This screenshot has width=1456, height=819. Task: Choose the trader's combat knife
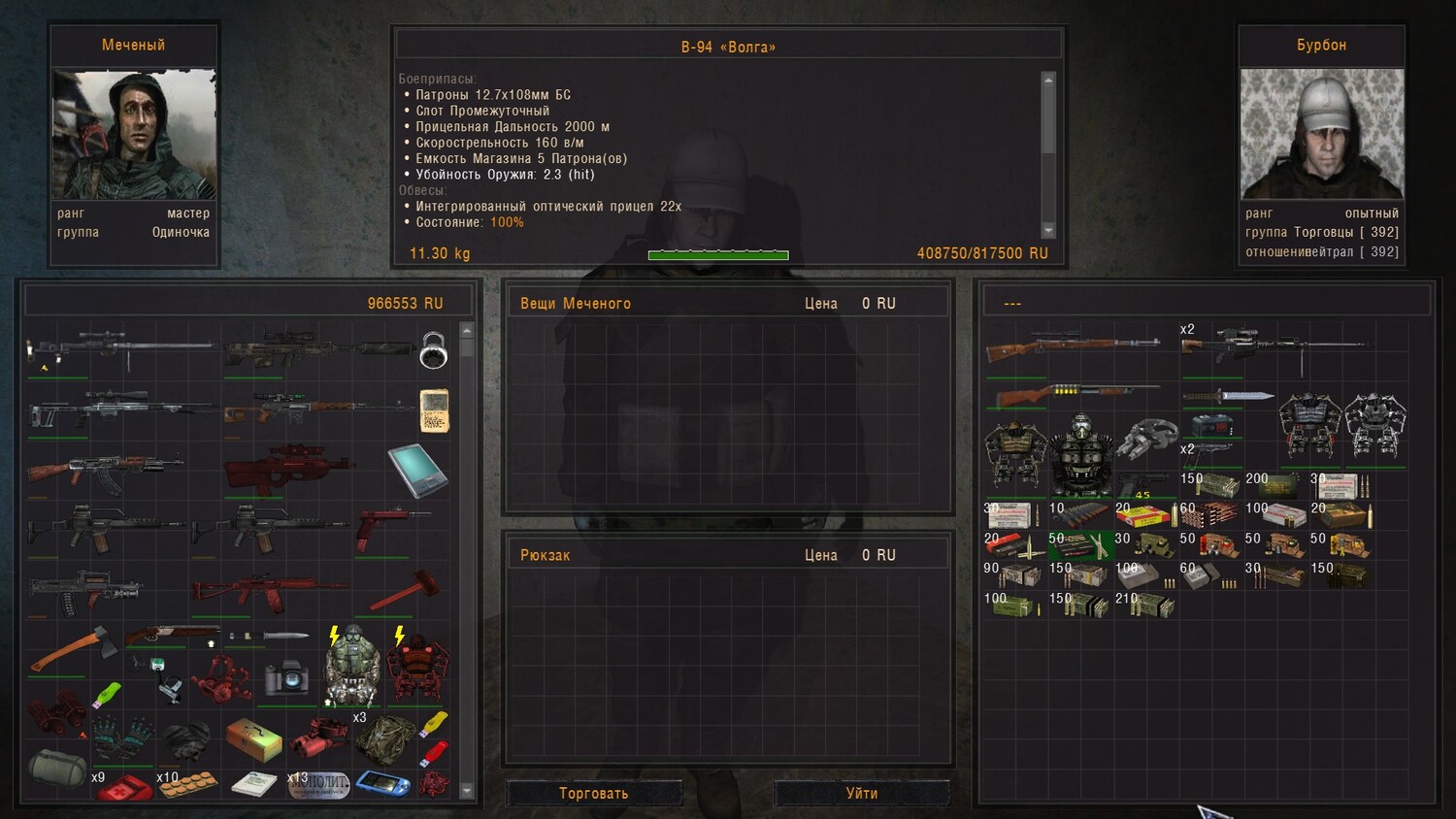pos(1228,395)
